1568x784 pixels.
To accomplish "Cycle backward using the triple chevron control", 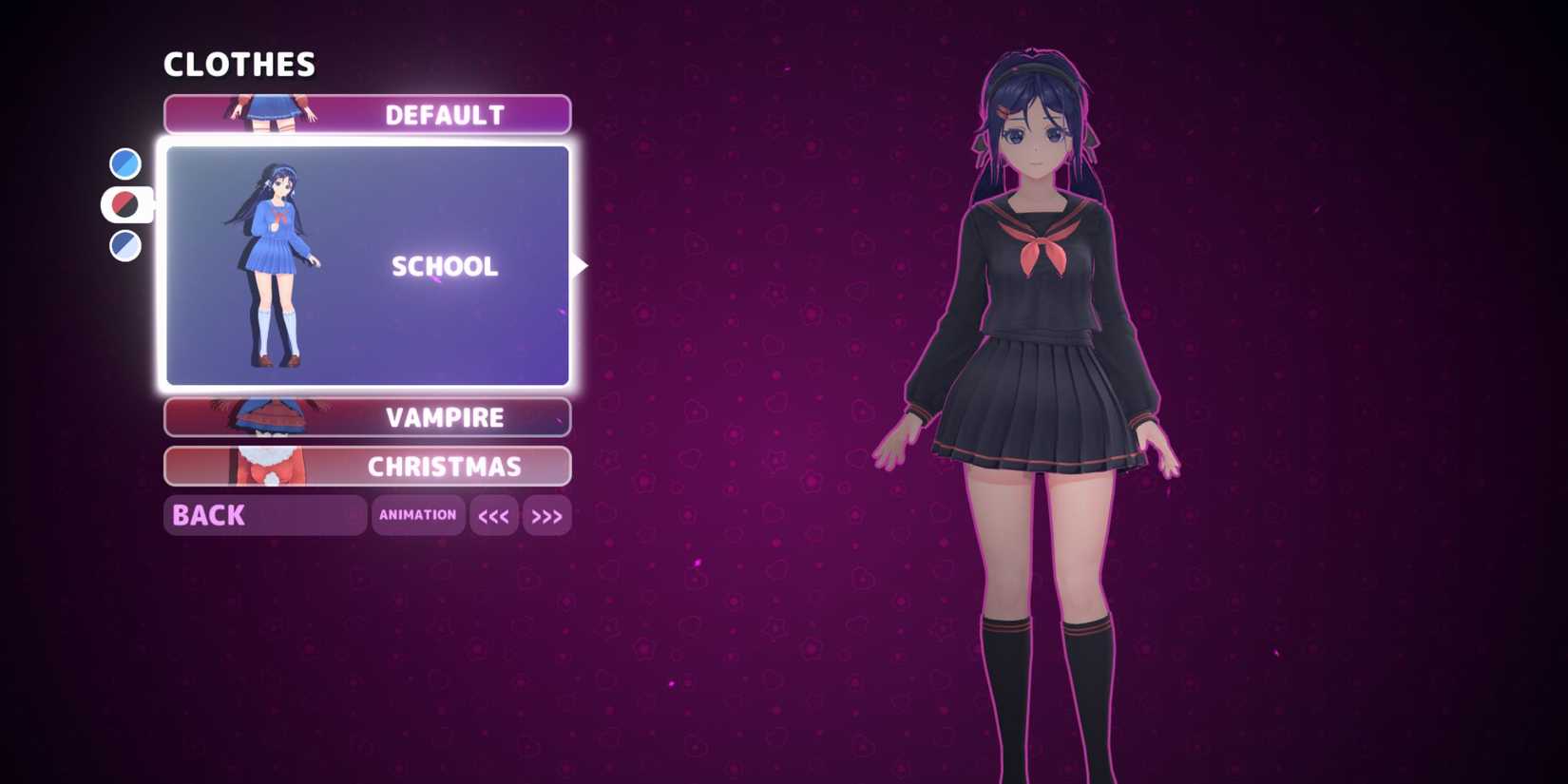I will (x=494, y=515).
